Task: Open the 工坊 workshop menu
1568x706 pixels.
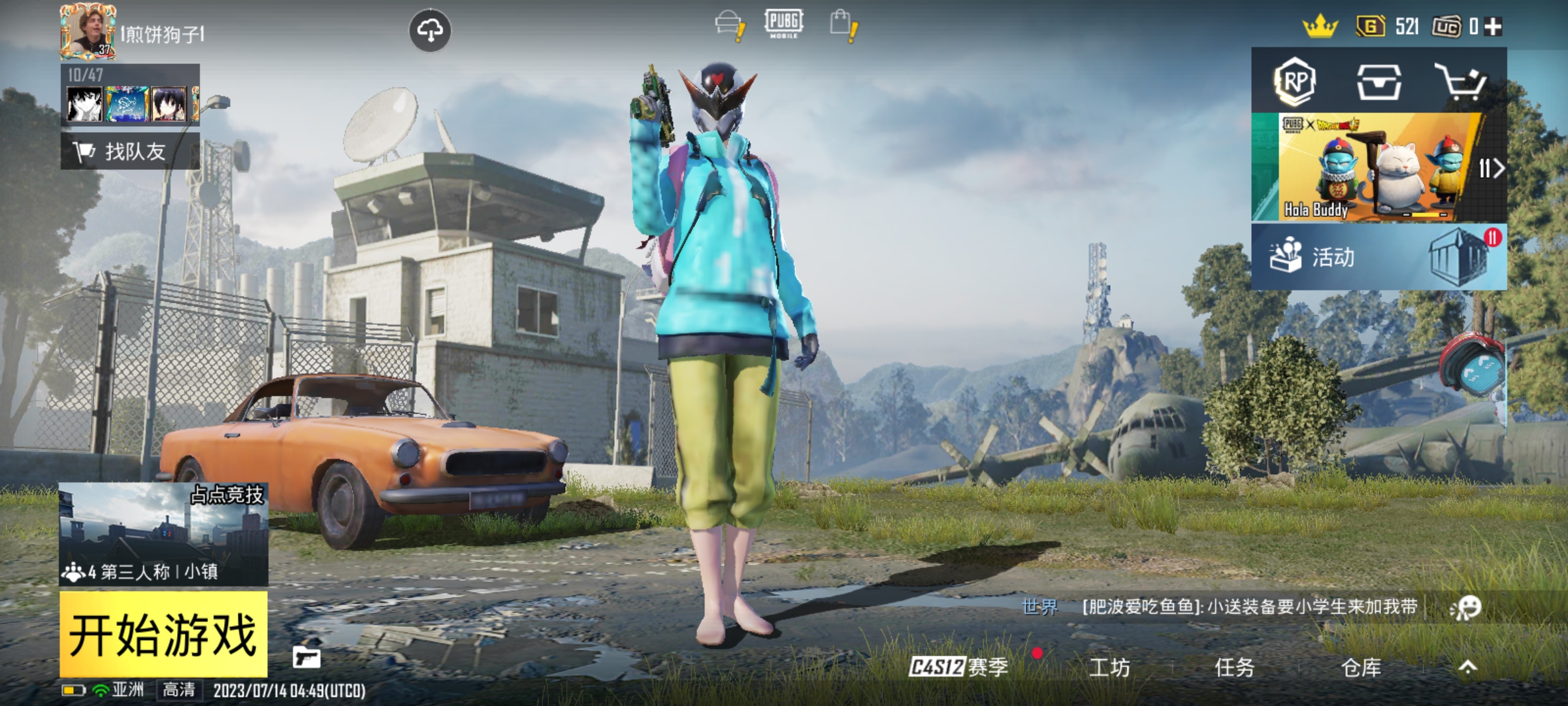Action: click(1109, 667)
